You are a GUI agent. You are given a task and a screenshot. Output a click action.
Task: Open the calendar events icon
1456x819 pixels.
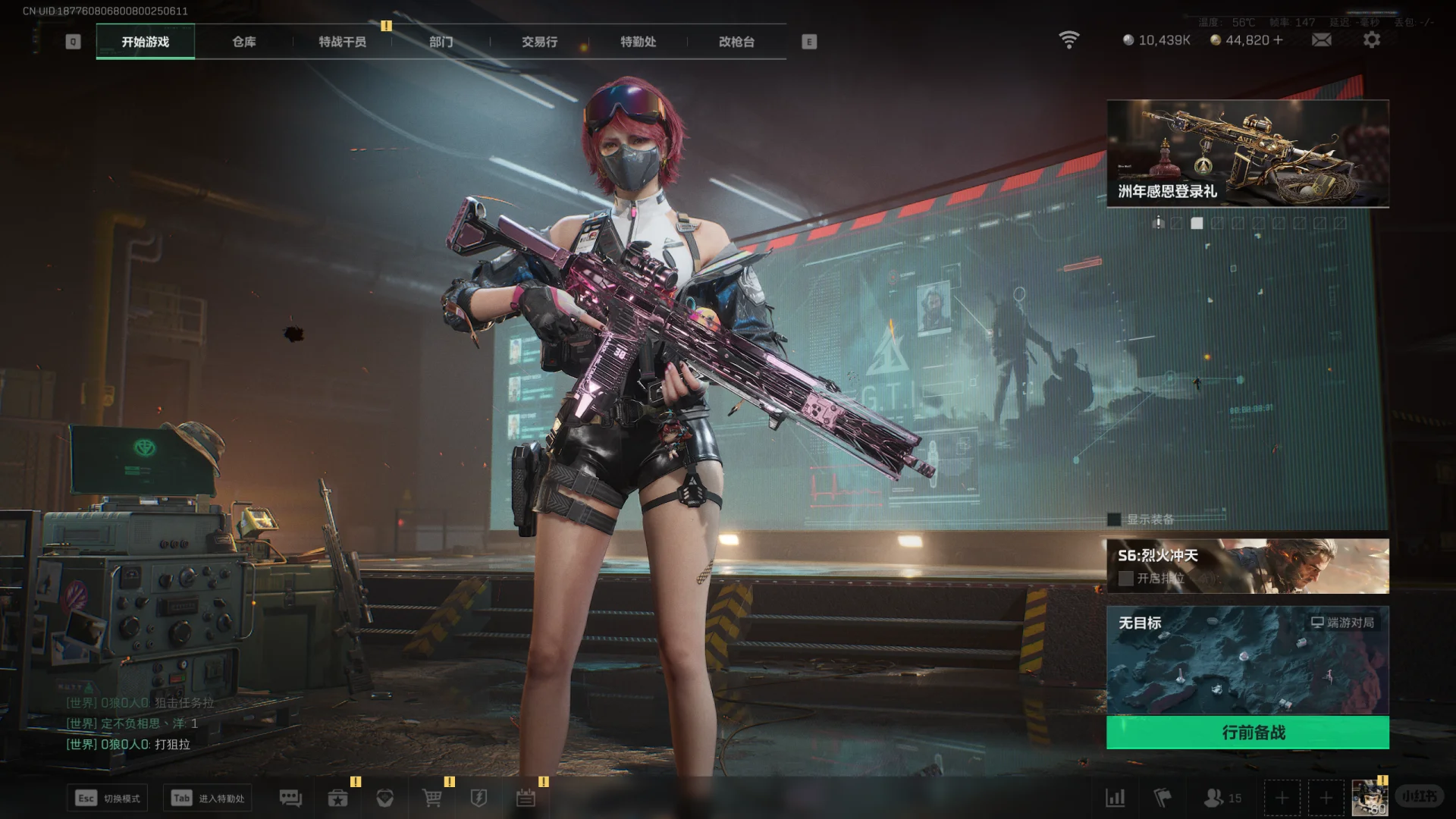tap(526, 798)
